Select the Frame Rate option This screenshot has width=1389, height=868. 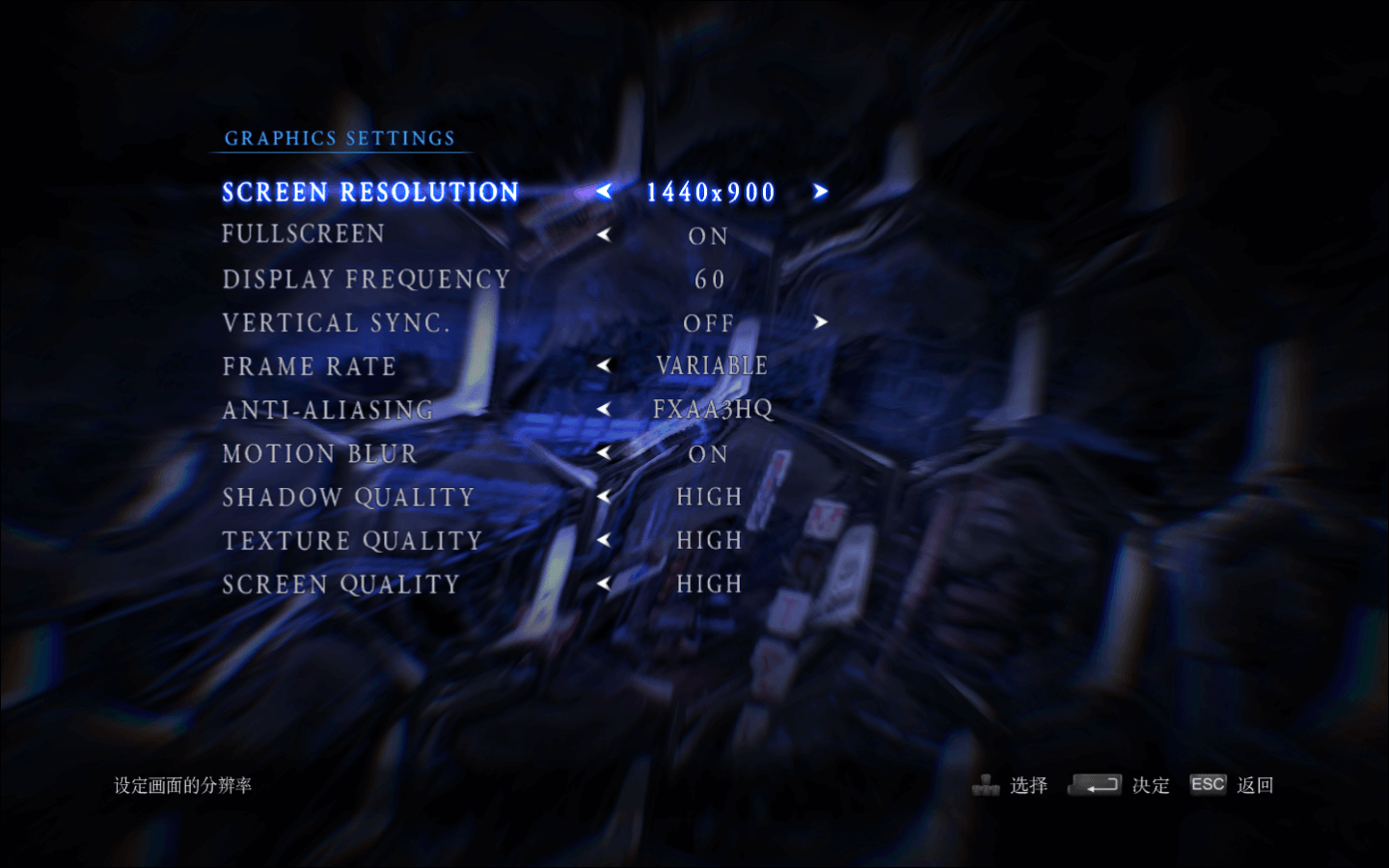tap(309, 366)
